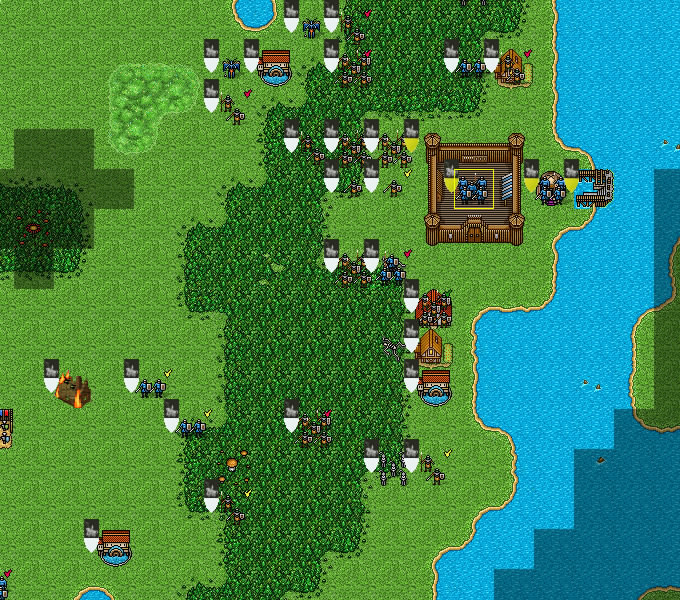Select the skeleton squad near the forest edge

[x=391, y=470]
